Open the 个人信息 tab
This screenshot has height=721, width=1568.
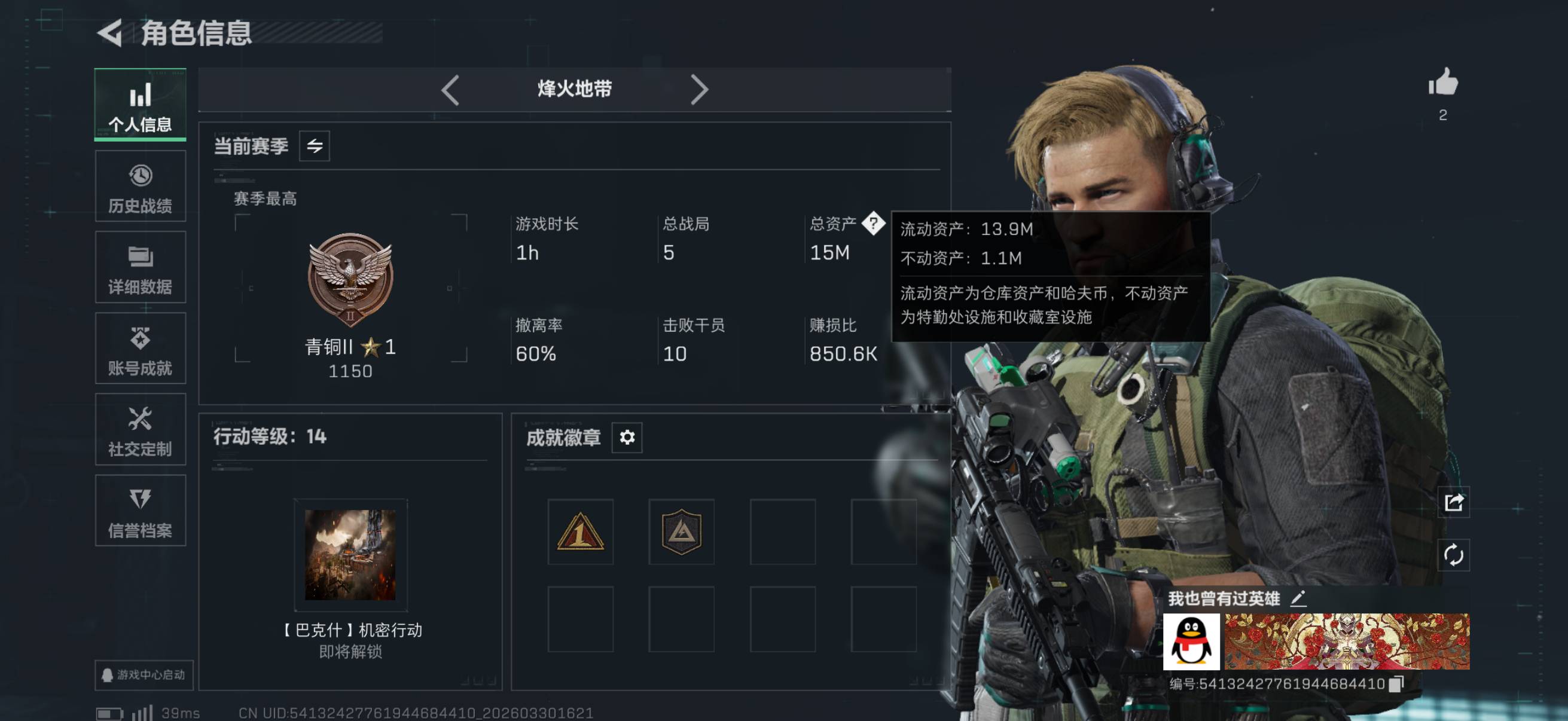coord(140,106)
